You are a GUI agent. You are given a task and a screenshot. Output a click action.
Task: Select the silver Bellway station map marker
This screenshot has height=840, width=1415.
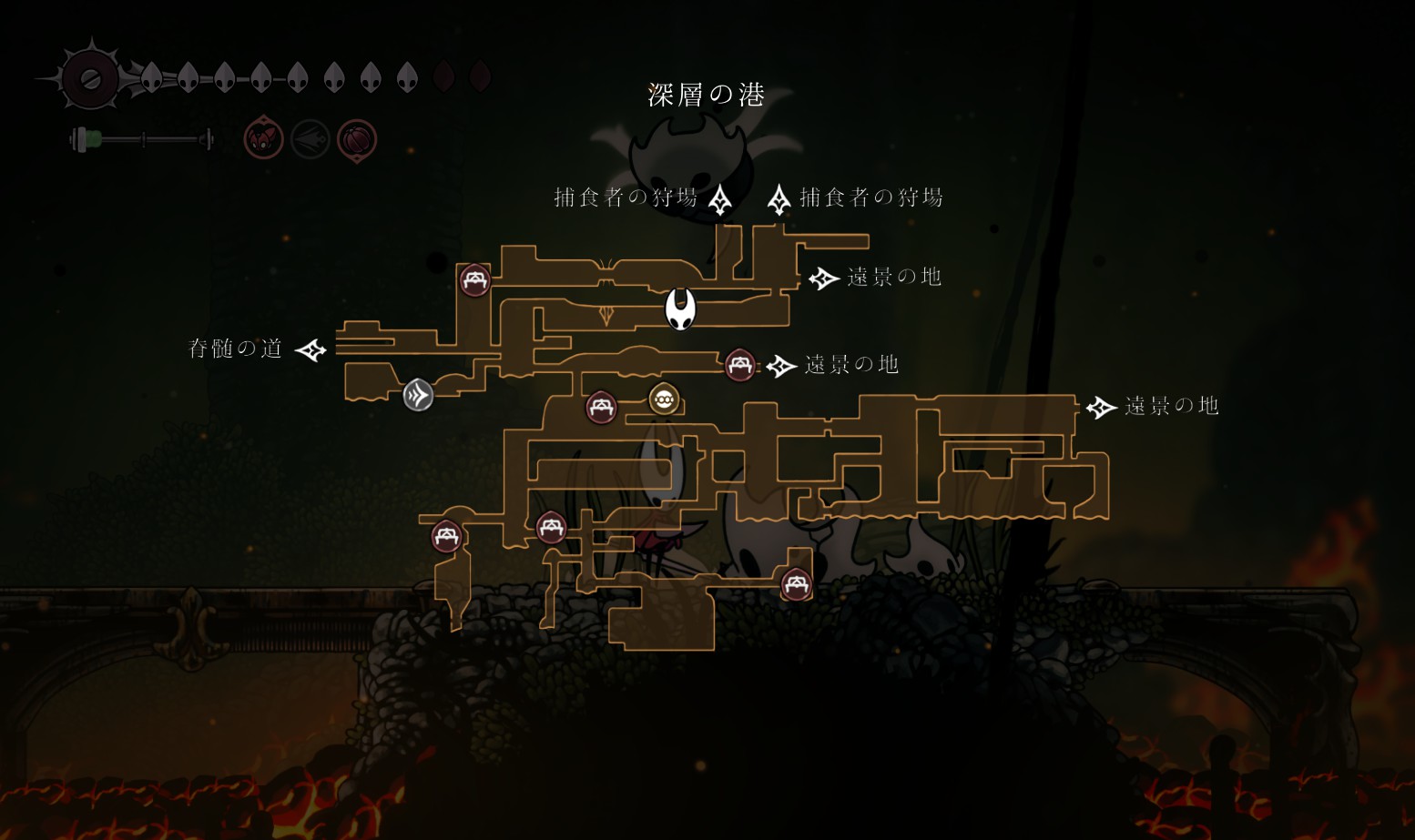(418, 395)
